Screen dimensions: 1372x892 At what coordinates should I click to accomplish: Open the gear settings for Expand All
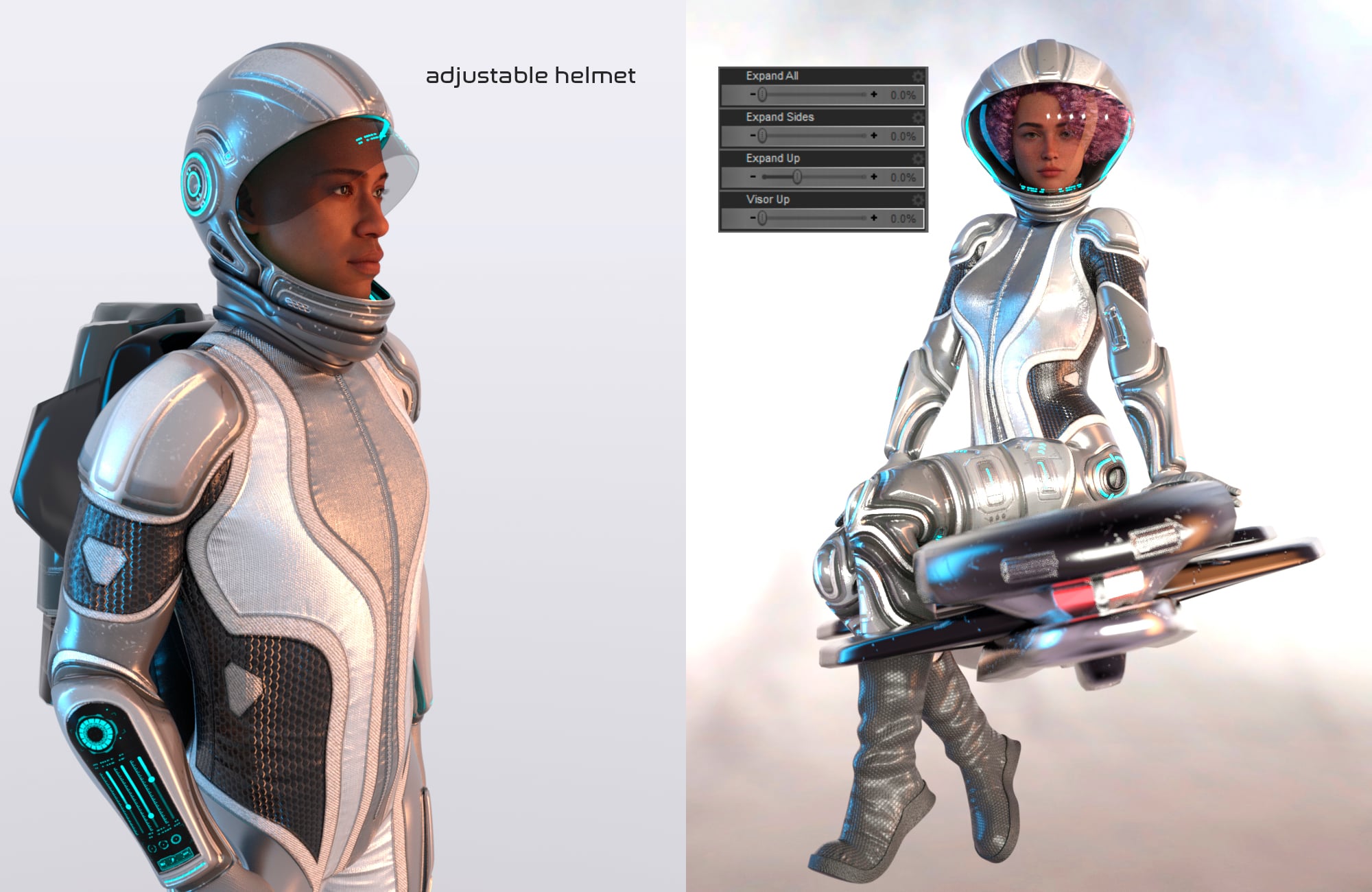[x=919, y=78]
